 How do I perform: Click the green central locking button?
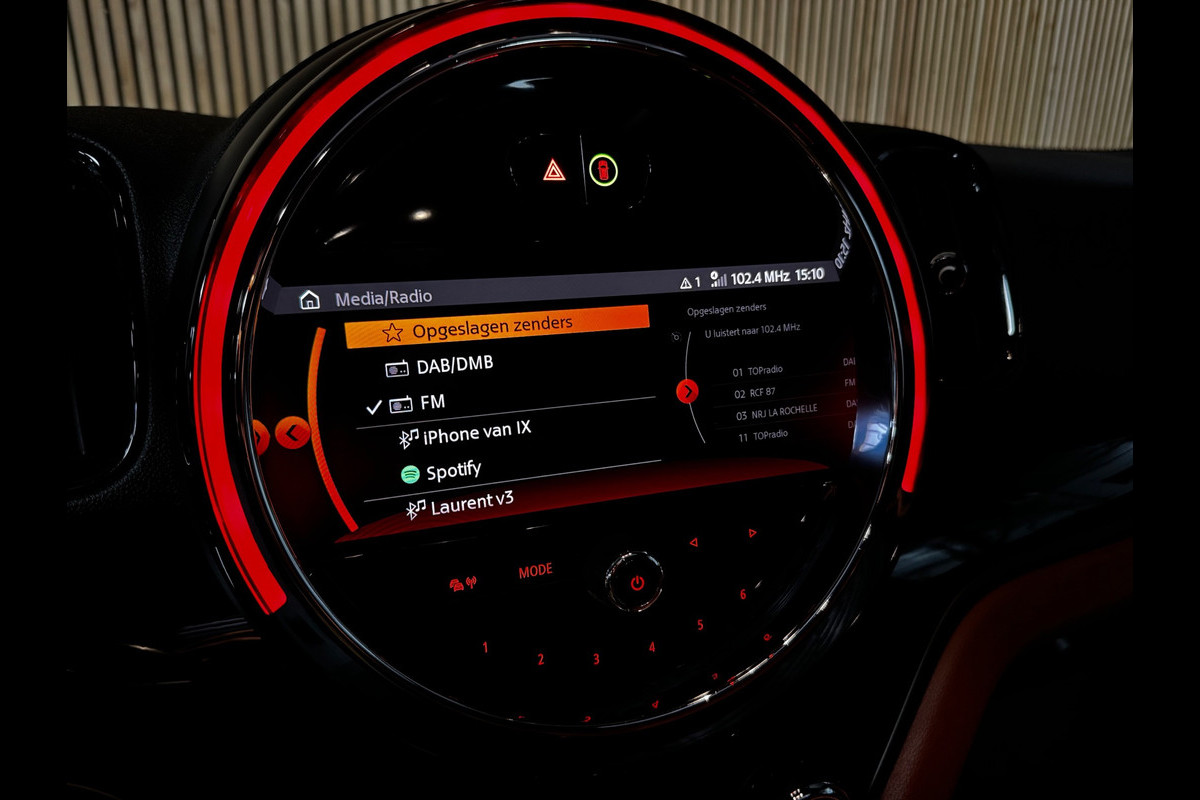pyautogui.click(x=603, y=170)
